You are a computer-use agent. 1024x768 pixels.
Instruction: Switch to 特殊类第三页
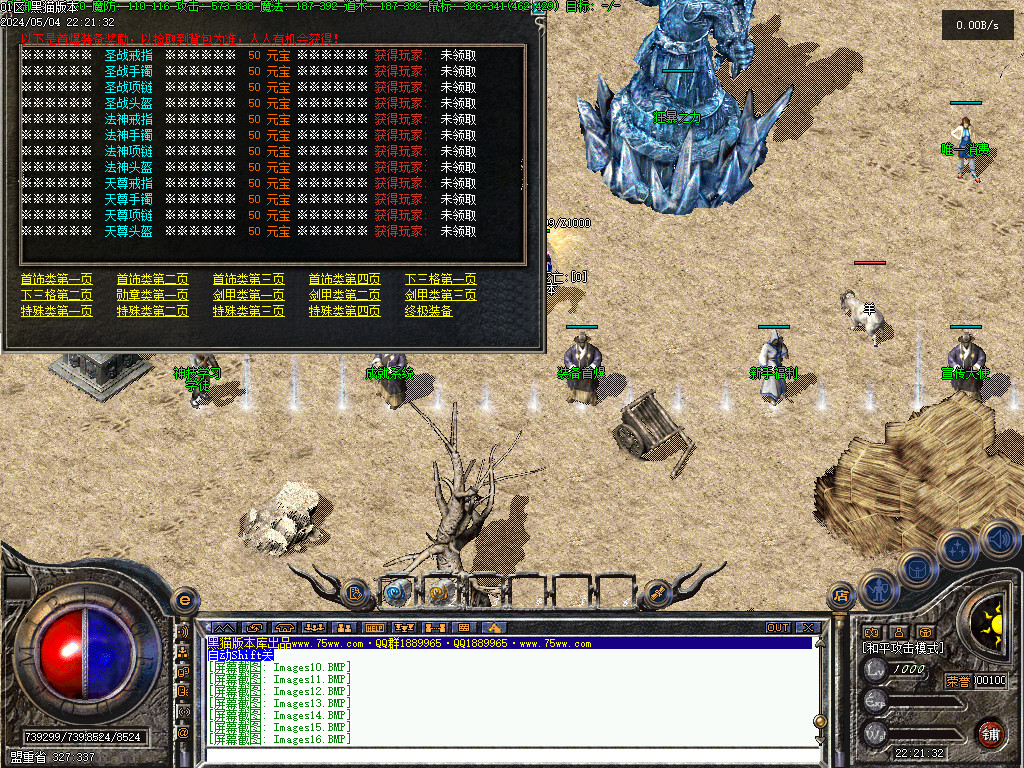(248, 312)
